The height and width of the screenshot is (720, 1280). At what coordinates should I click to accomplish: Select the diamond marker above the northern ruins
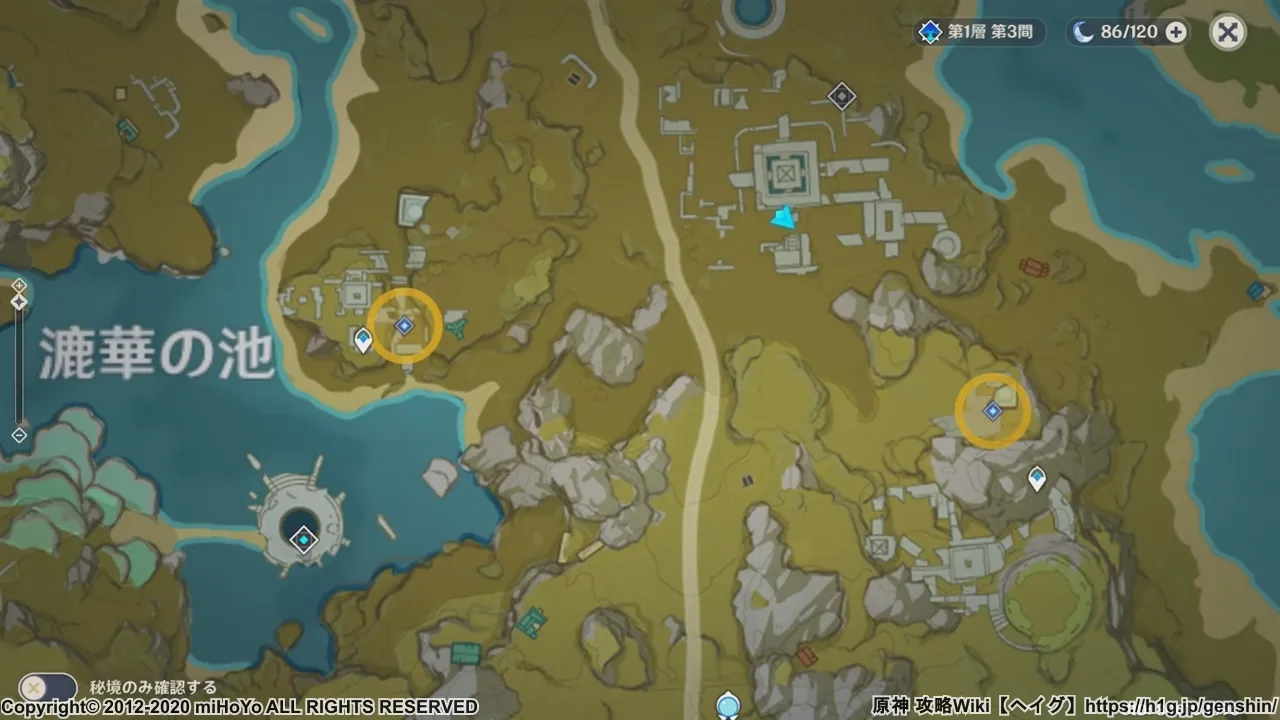tap(842, 96)
